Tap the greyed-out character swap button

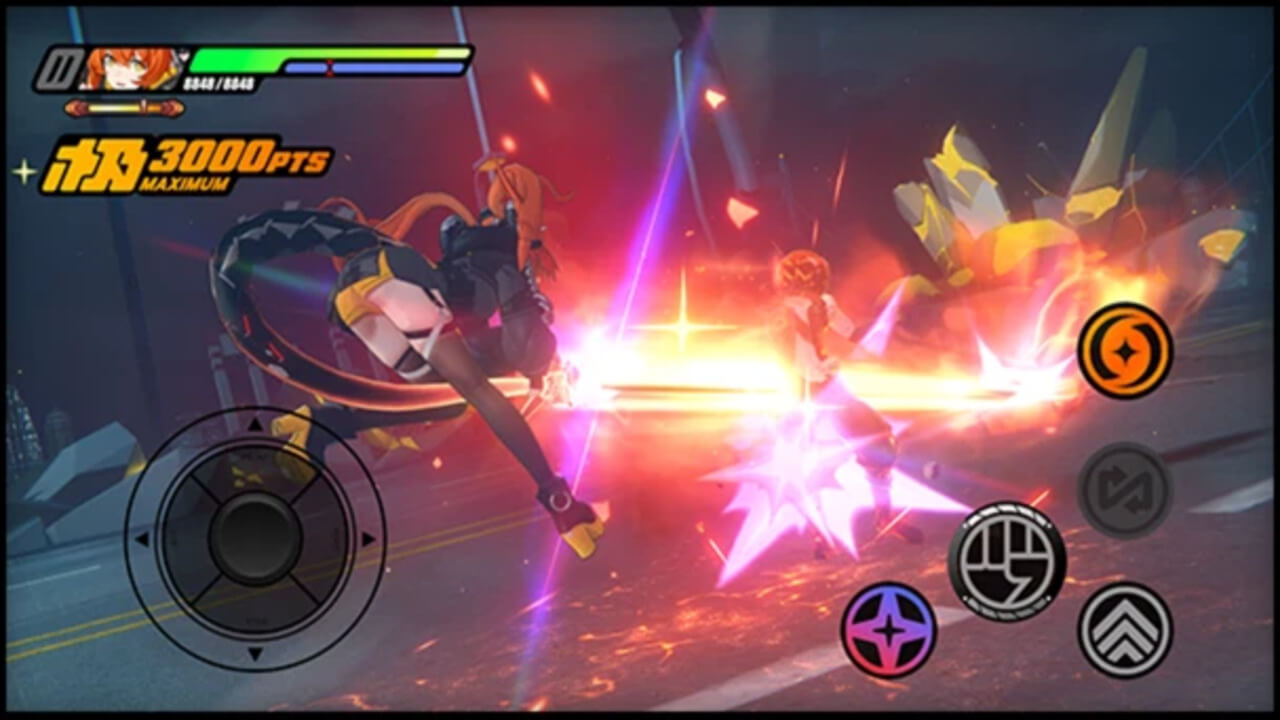(1125, 490)
